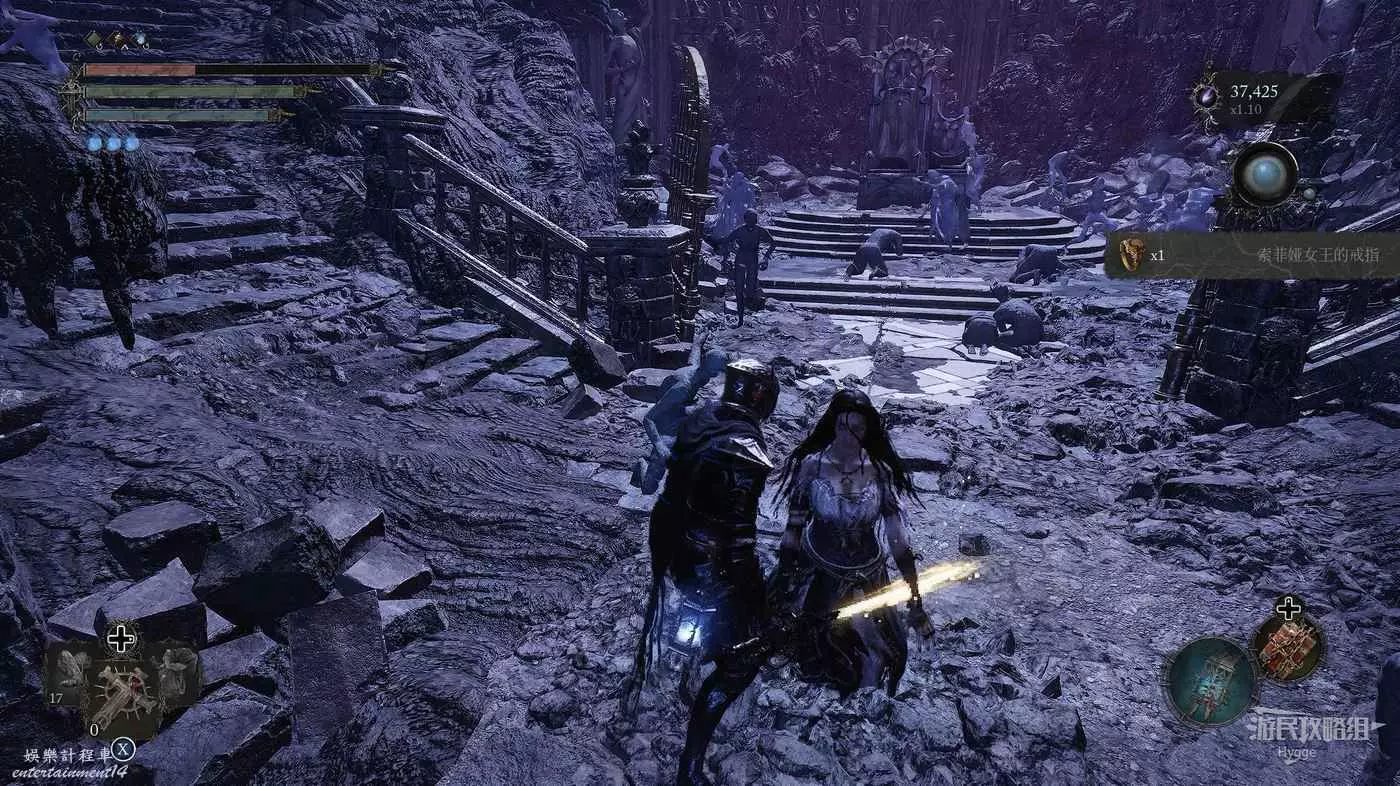Open the Queen Sophesia's ring pickup notification

[1250, 255]
